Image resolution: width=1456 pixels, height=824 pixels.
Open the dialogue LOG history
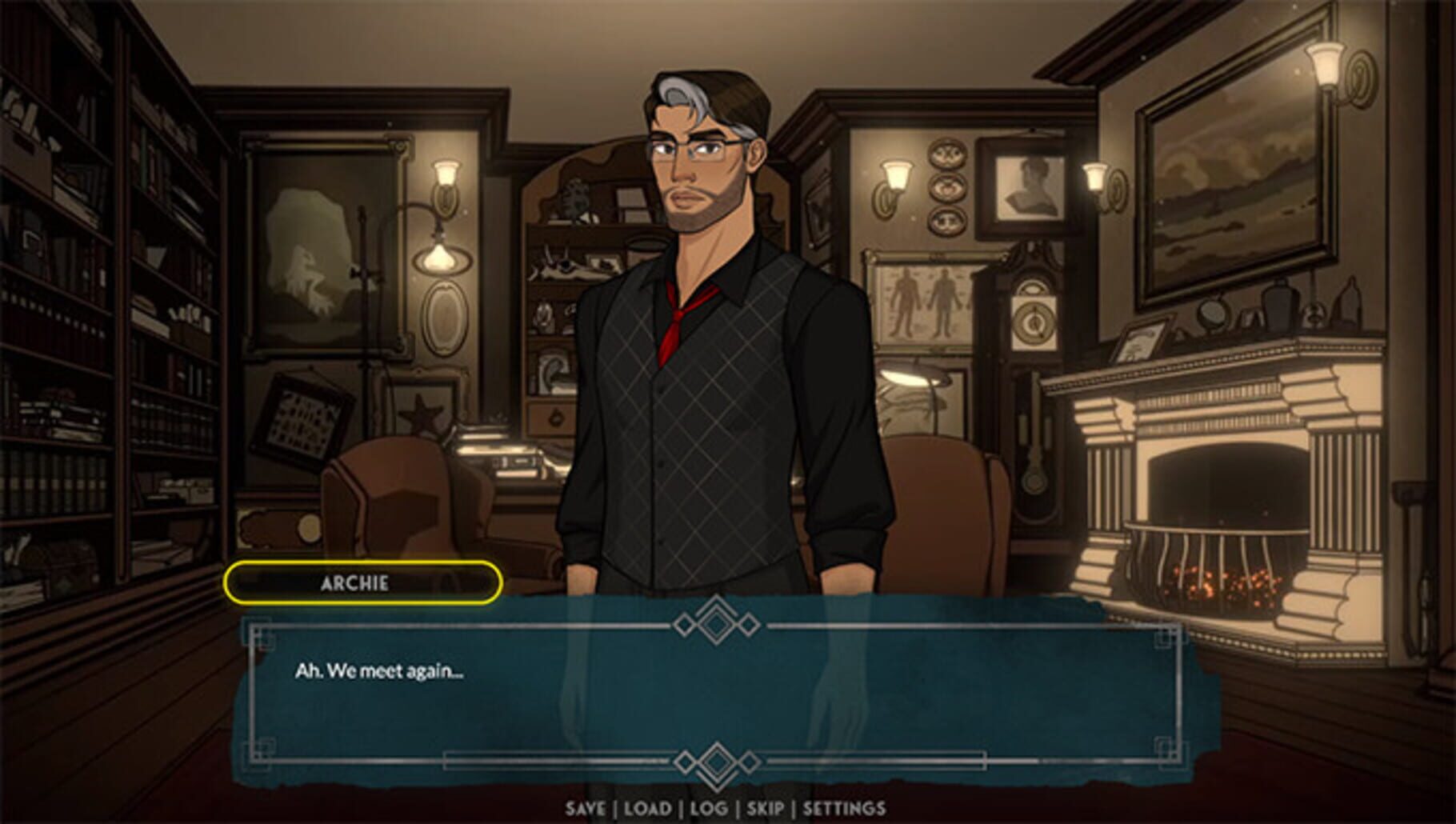[708, 810]
